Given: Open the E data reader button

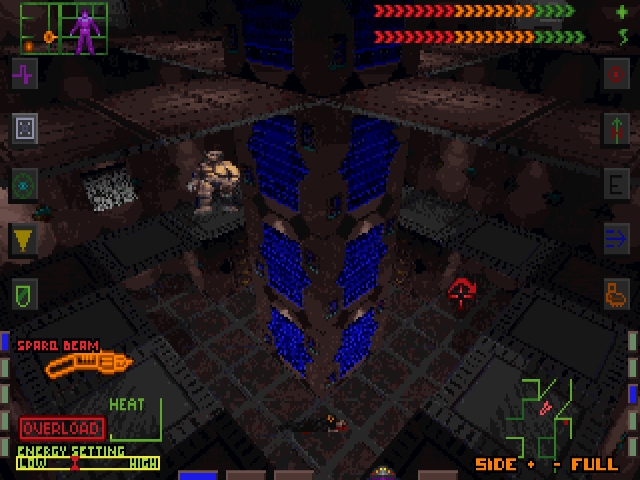Looking at the screenshot, I should [616, 184].
